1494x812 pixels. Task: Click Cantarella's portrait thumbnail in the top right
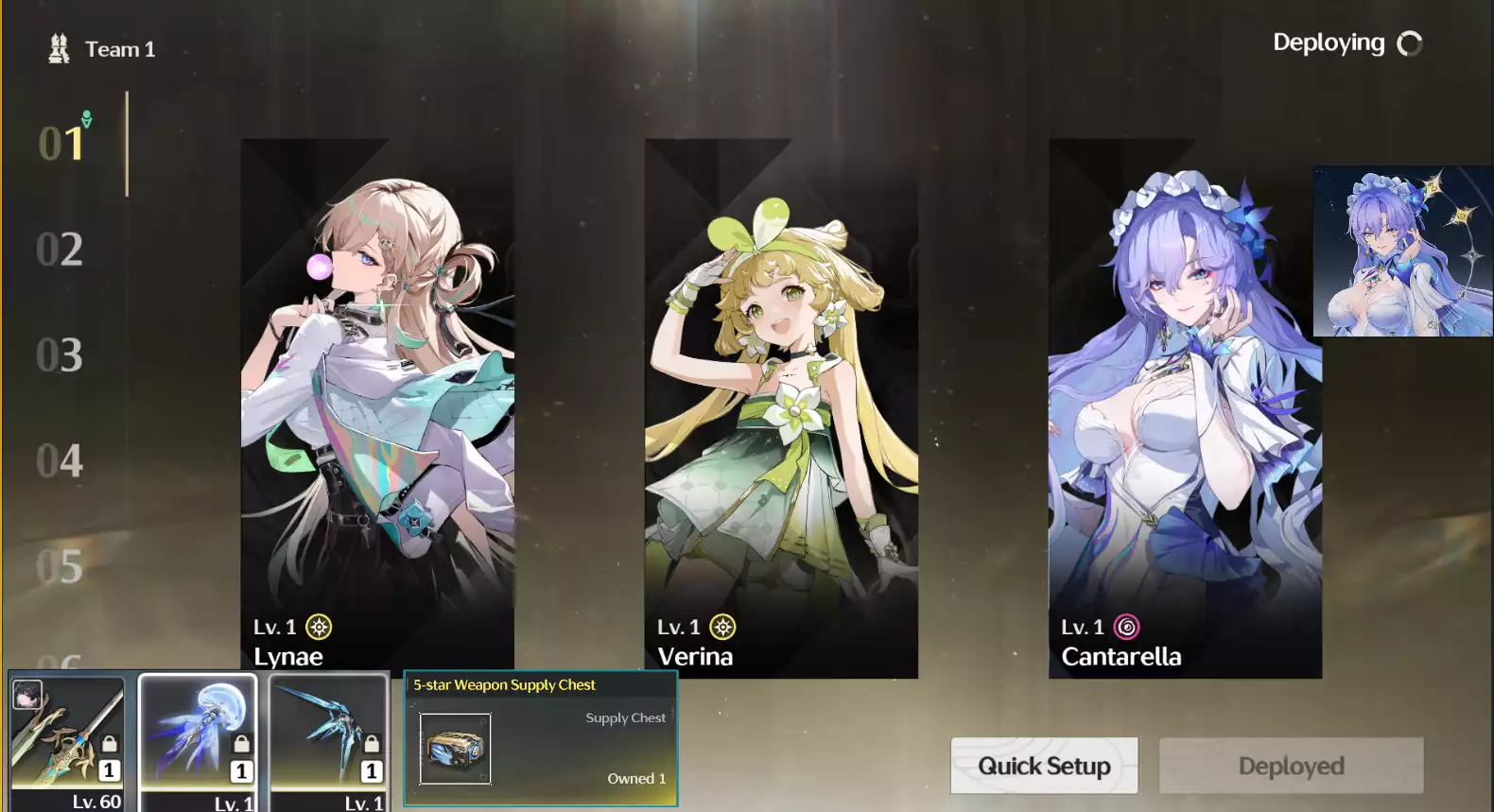(x=1401, y=253)
